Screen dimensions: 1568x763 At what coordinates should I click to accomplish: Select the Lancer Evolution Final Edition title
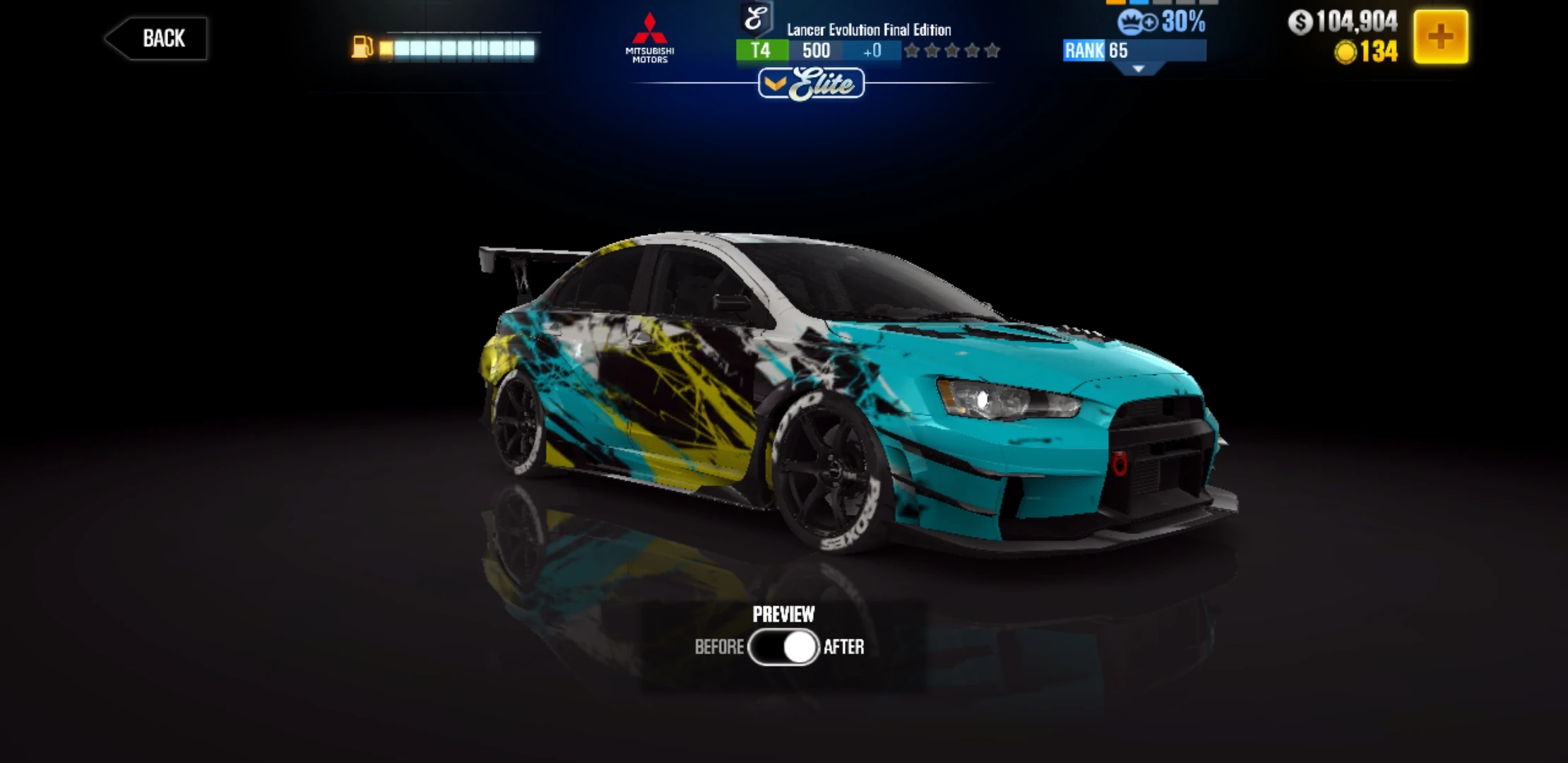click(868, 30)
